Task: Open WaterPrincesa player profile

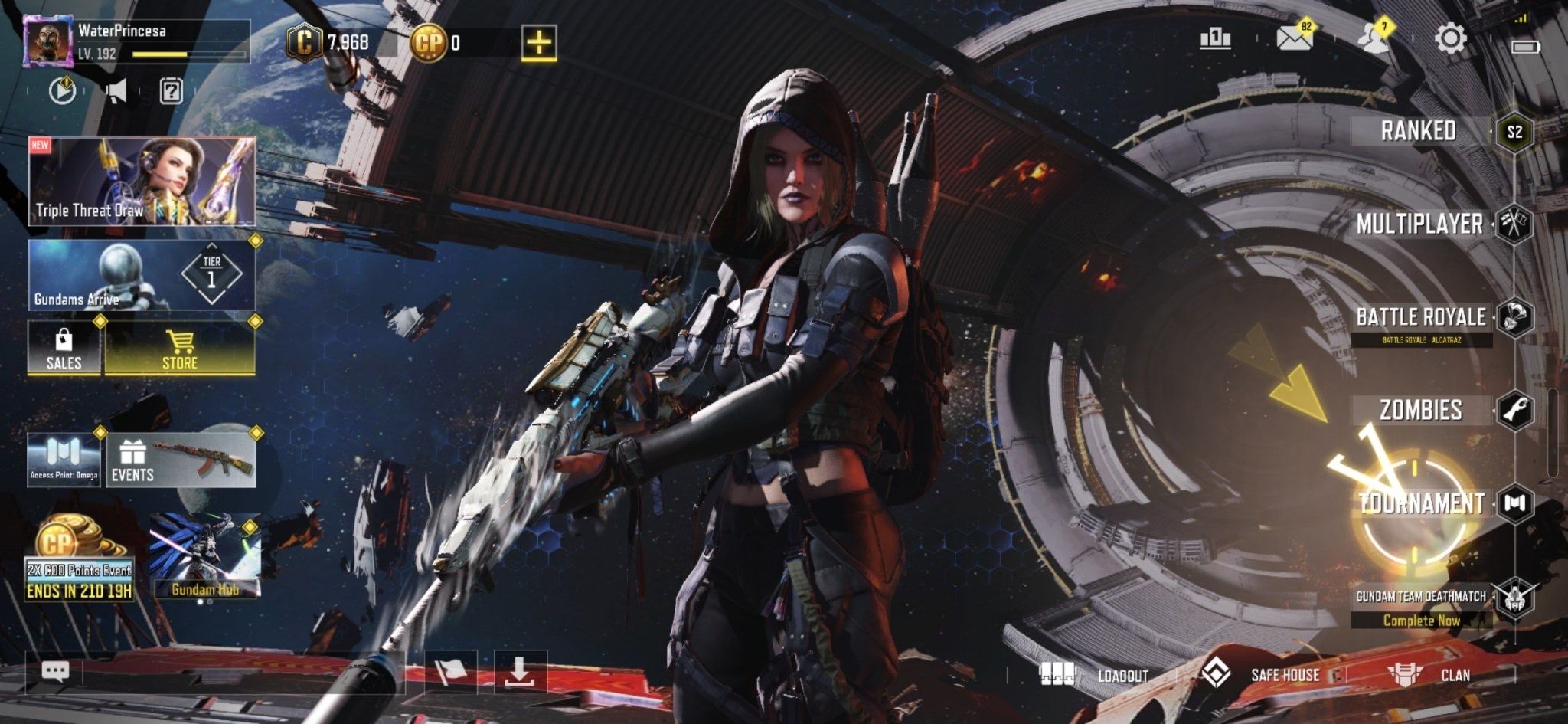Action: click(x=48, y=42)
